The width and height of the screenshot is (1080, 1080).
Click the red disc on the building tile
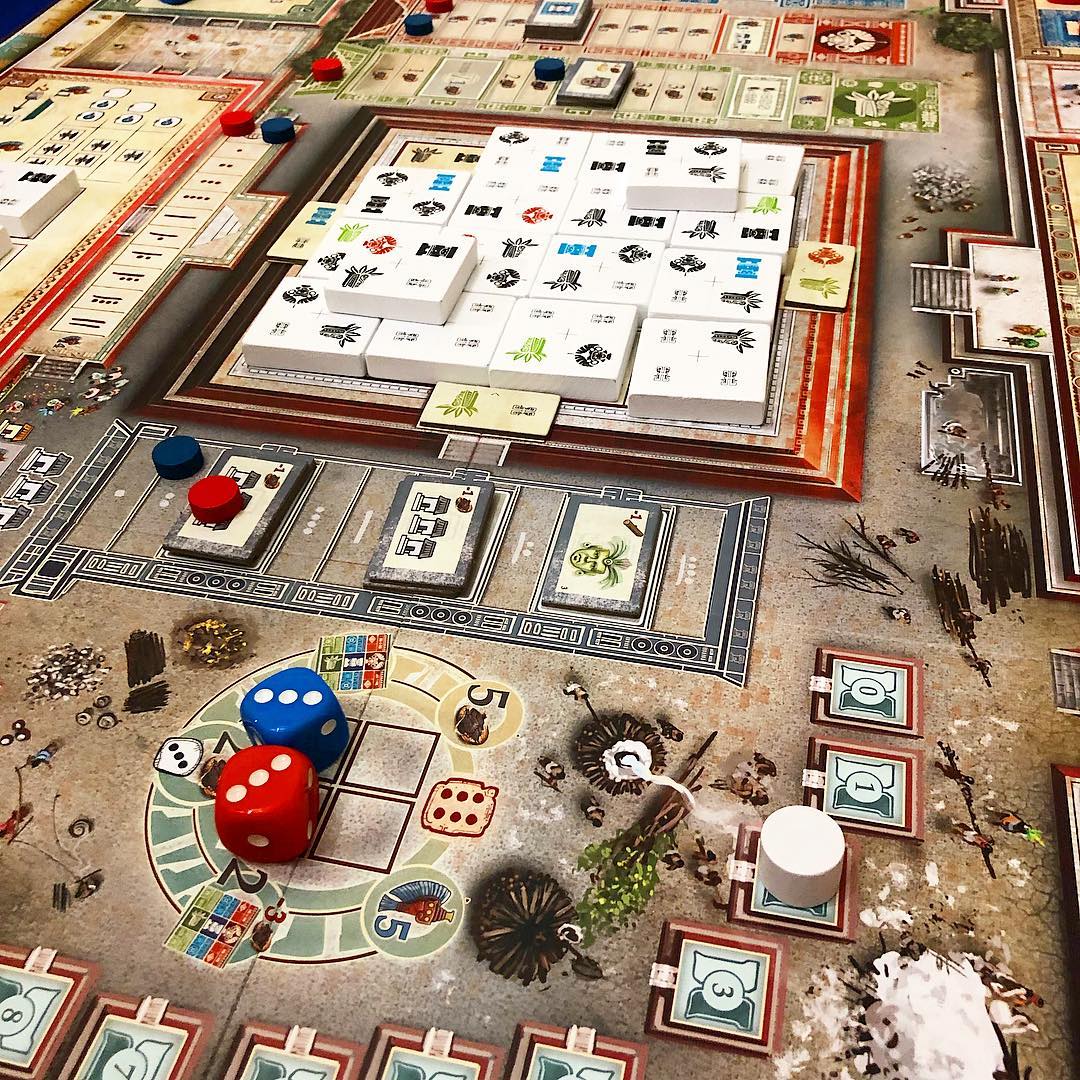tap(216, 497)
